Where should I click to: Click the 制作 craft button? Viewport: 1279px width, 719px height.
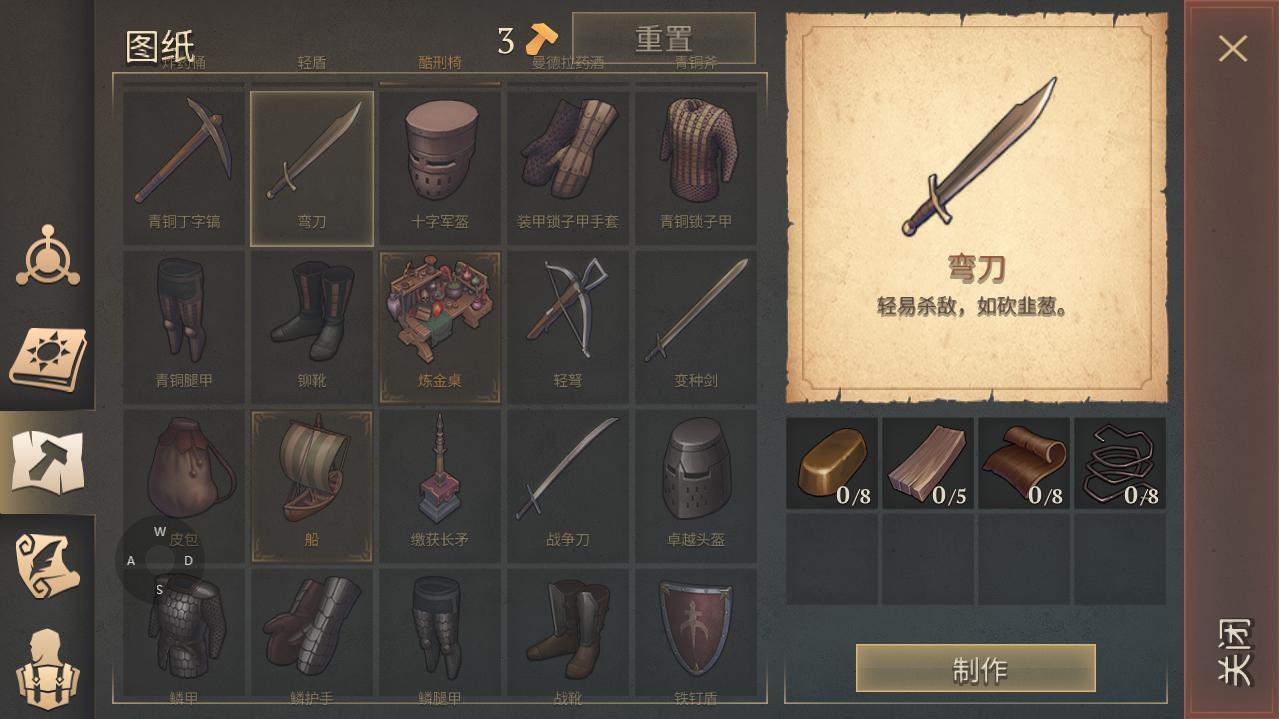(x=975, y=668)
